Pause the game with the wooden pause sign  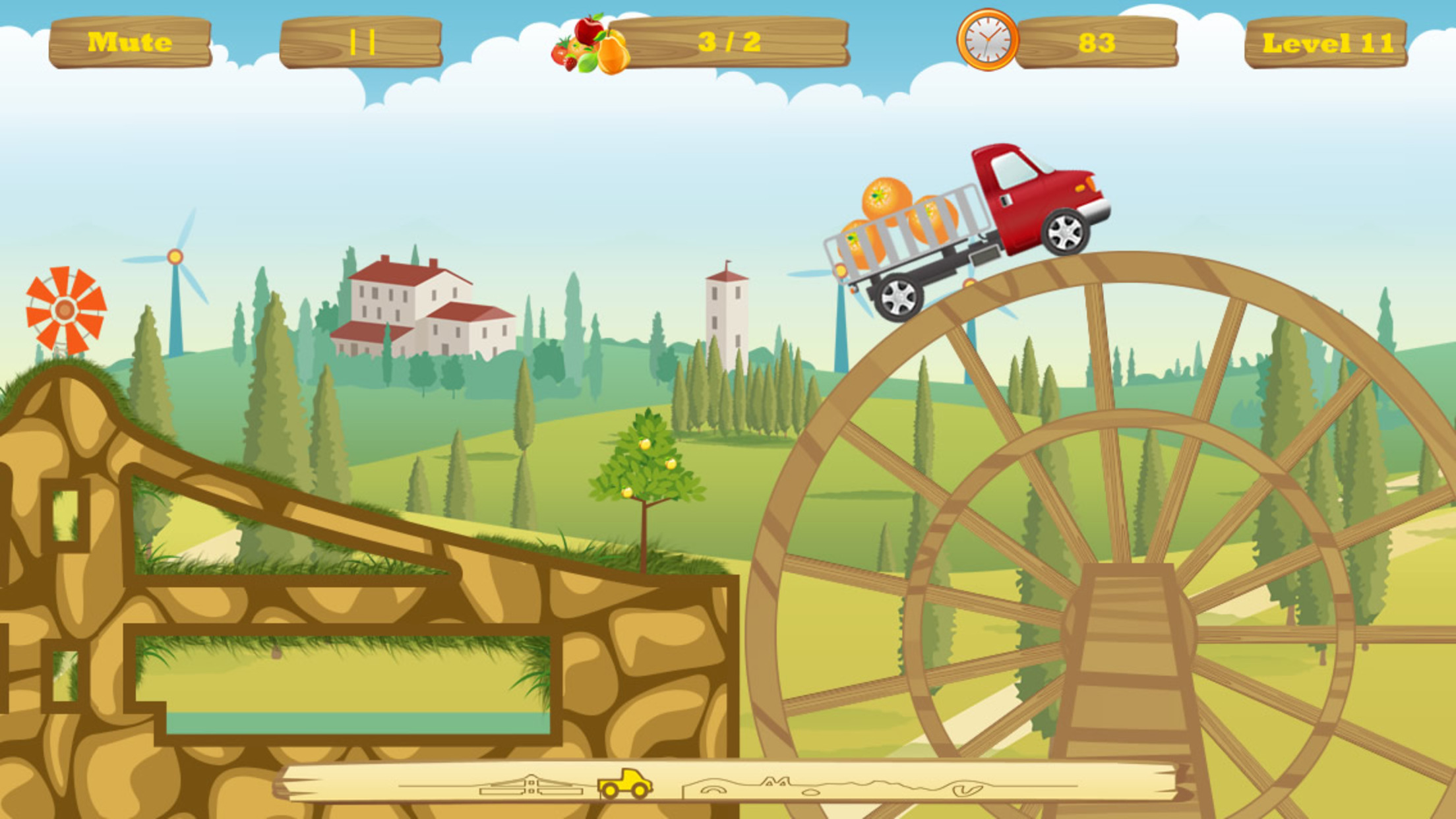coord(361,43)
